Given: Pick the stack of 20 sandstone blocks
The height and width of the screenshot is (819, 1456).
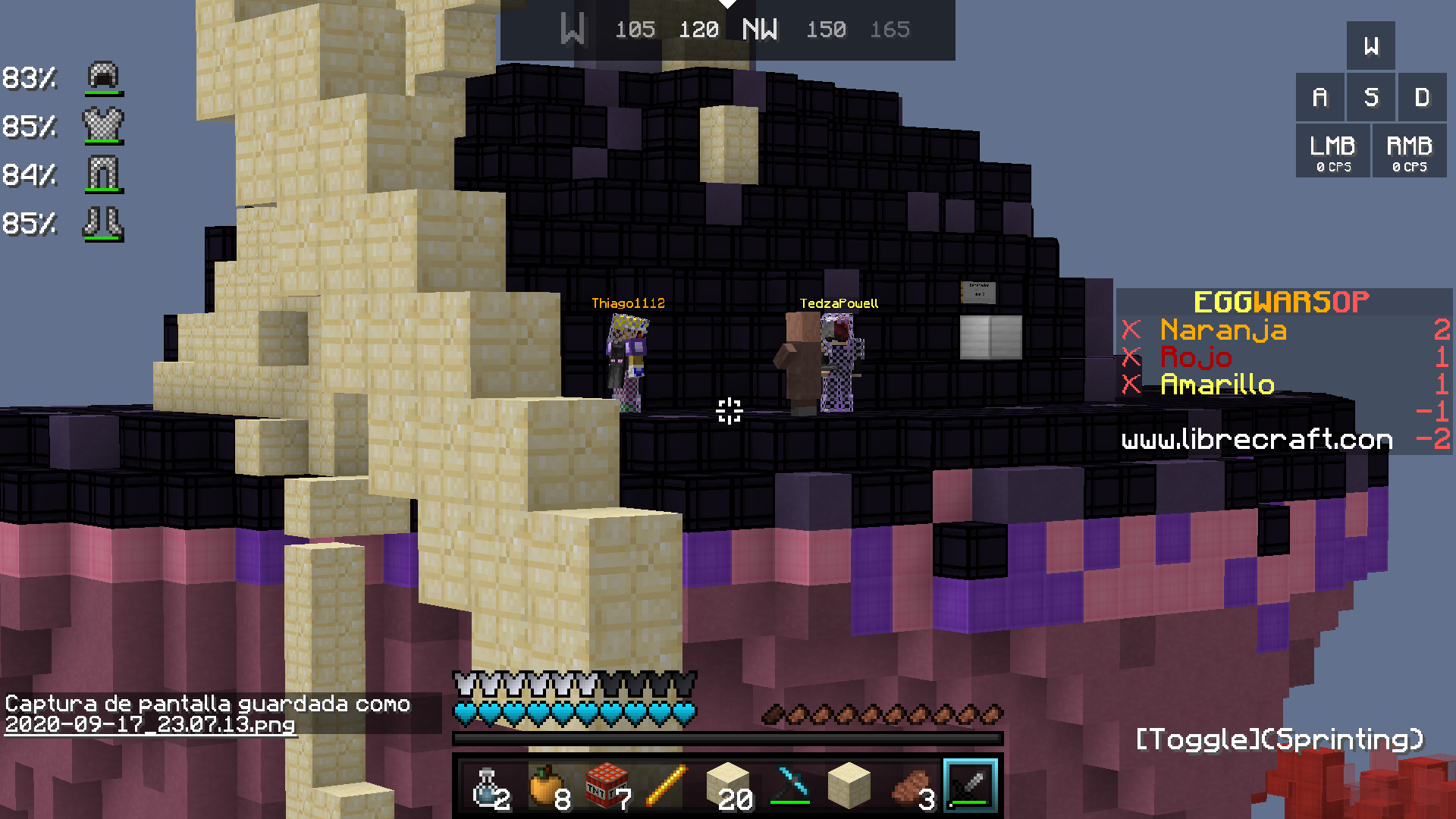Looking at the screenshot, I should click(x=728, y=786).
